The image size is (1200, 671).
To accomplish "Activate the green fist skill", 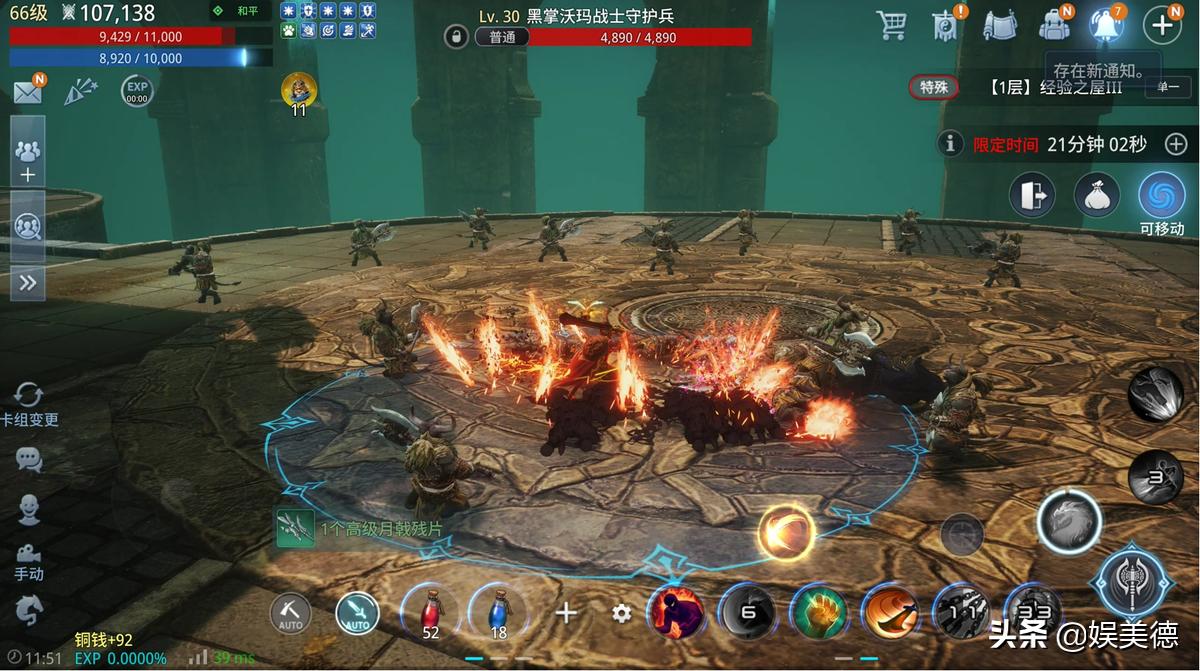I will (819, 612).
